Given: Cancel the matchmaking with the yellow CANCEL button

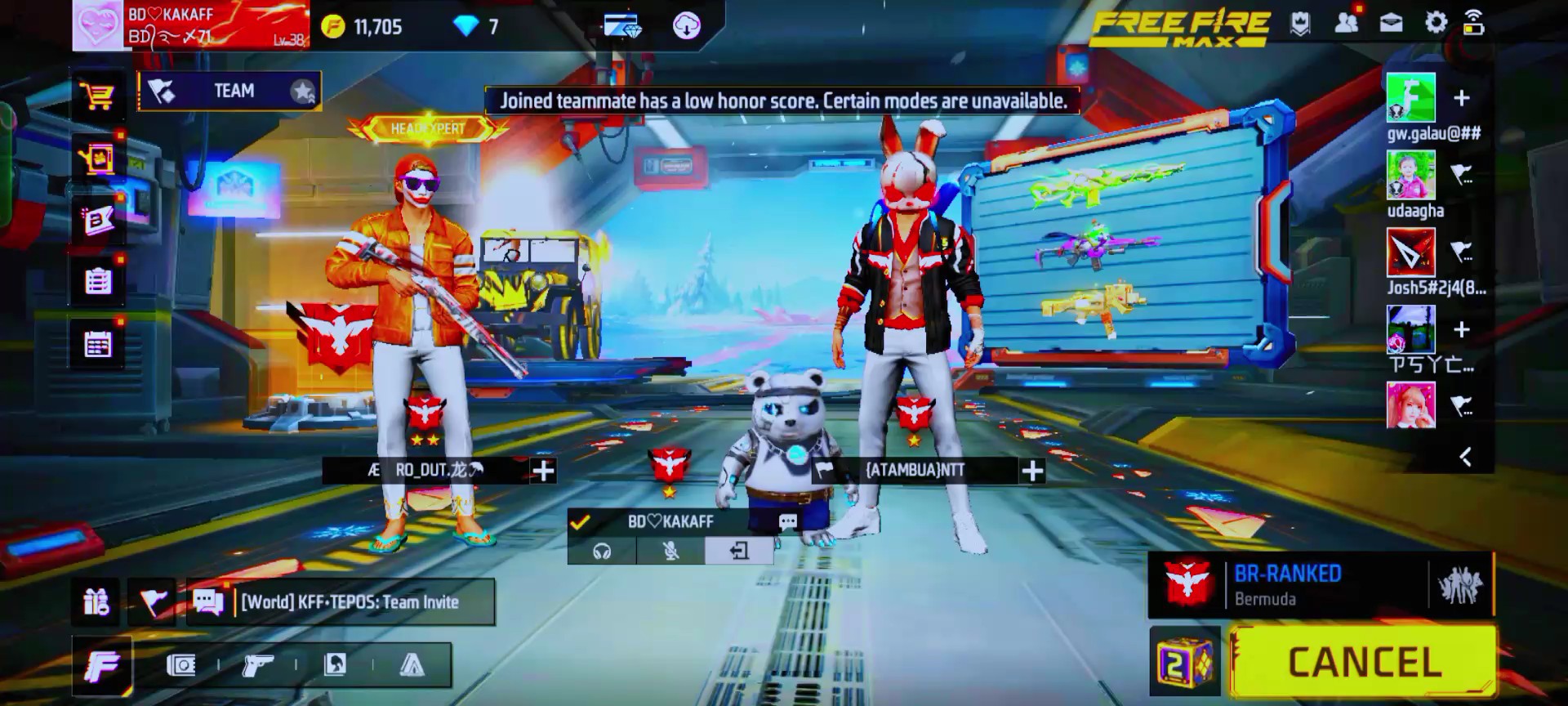Looking at the screenshot, I should (1364, 662).
